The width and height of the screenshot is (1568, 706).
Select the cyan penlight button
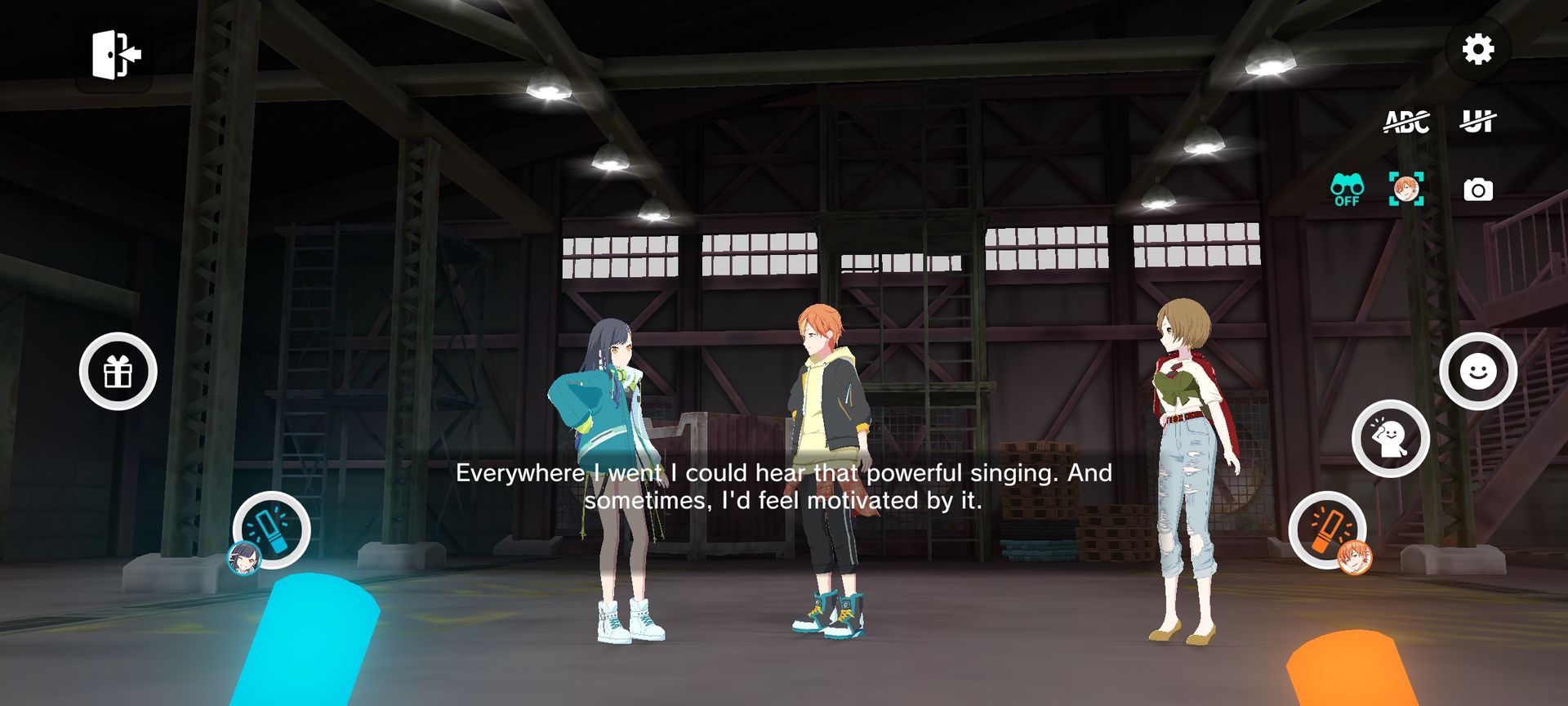coord(271,529)
